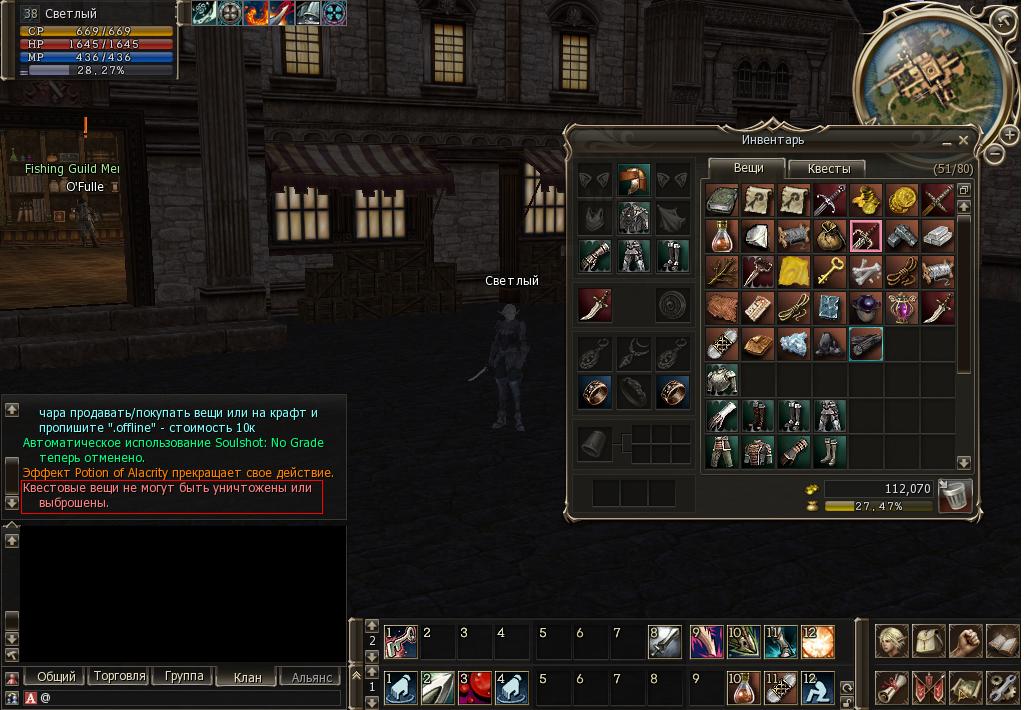Open the Группа chat tab
The image size is (1024, 710).
click(183, 676)
